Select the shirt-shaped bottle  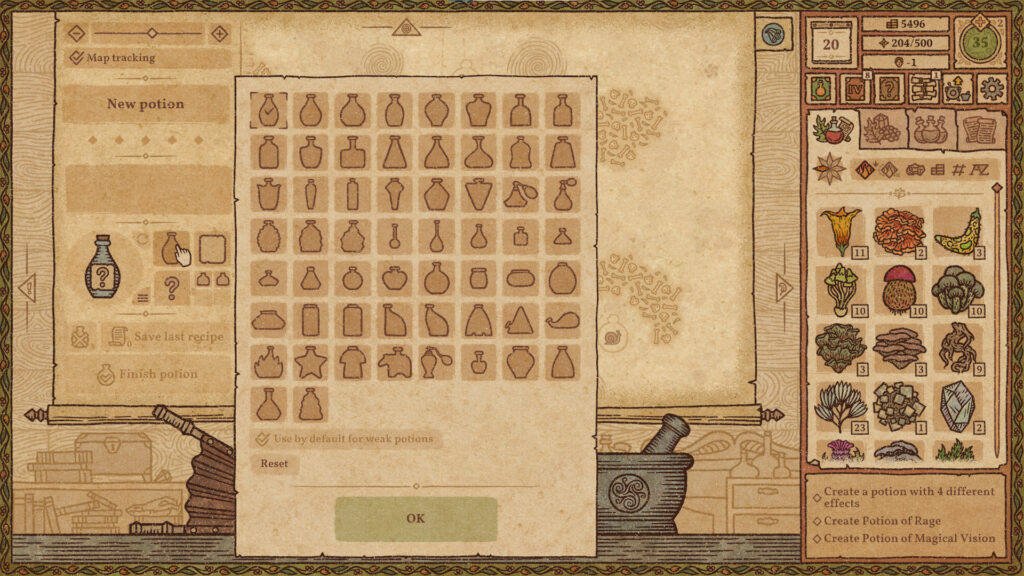pyautogui.click(x=353, y=362)
